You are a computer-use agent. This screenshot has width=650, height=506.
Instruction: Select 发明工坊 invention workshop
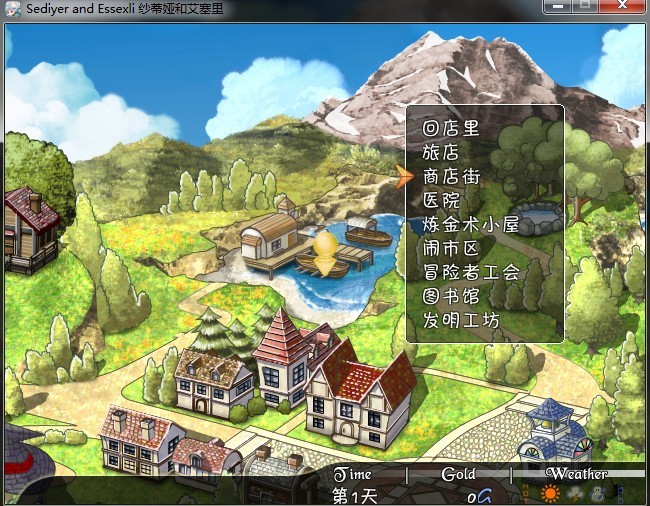(461, 321)
